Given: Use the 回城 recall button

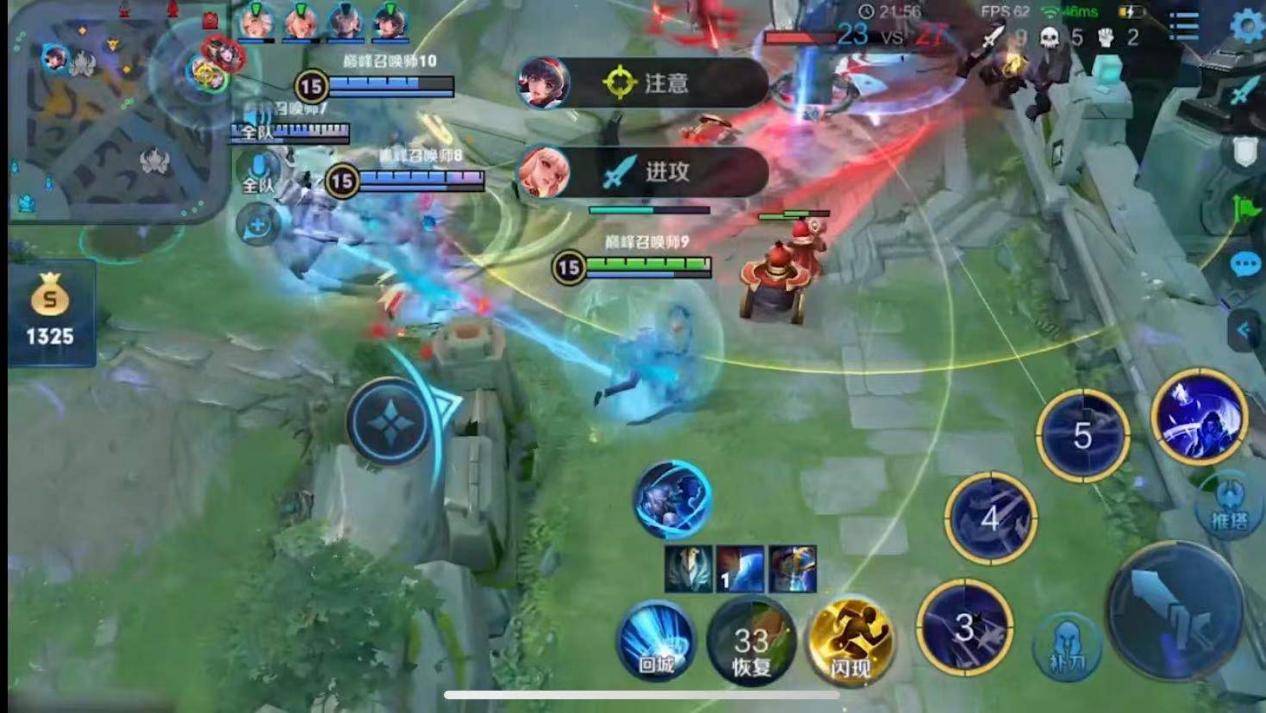Looking at the screenshot, I should point(656,639).
